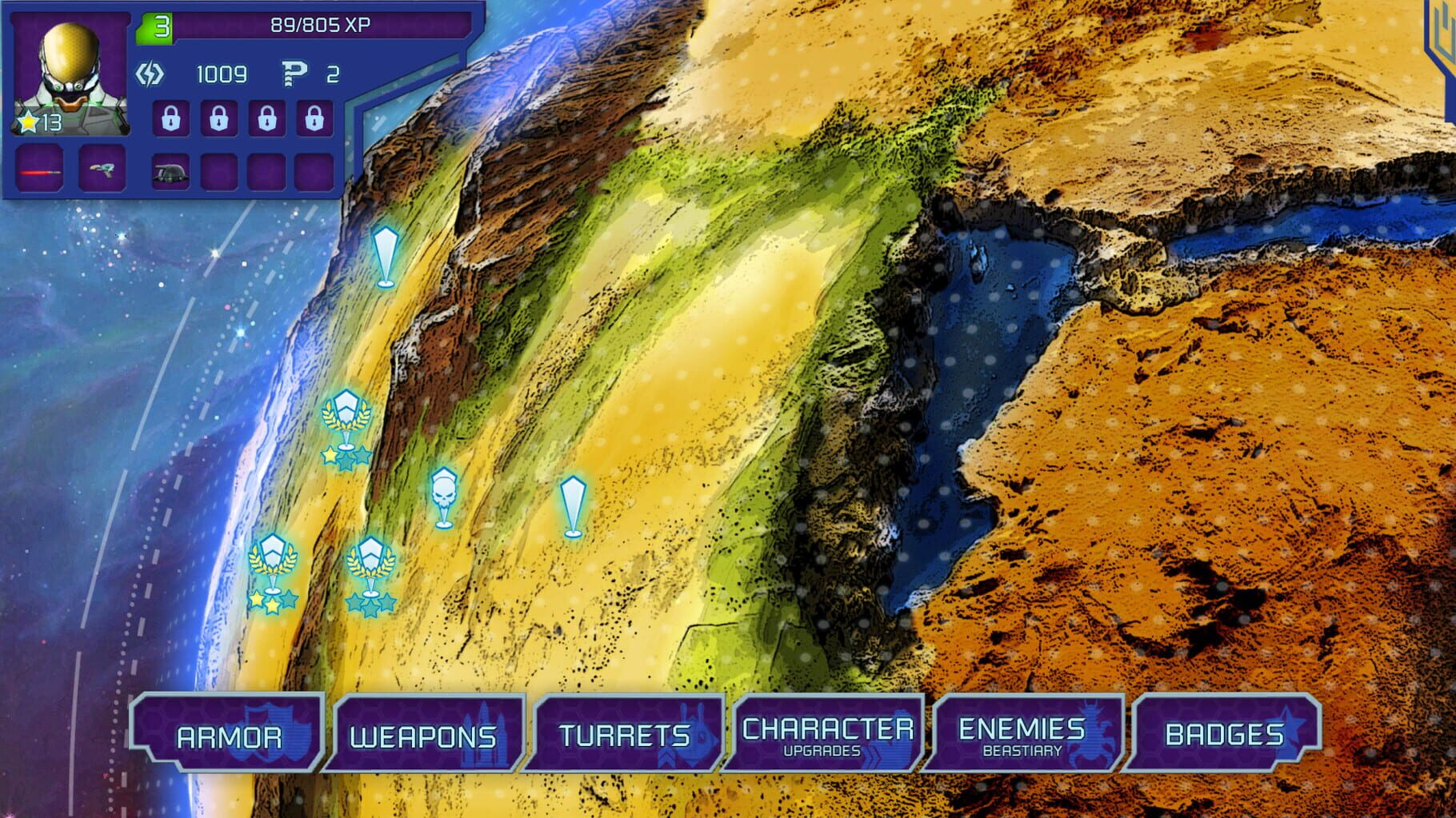Image resolution: width=1456 pixels, height=818 pixels.
Task: Click the green level 3 badge
Action: click(158, 26)
